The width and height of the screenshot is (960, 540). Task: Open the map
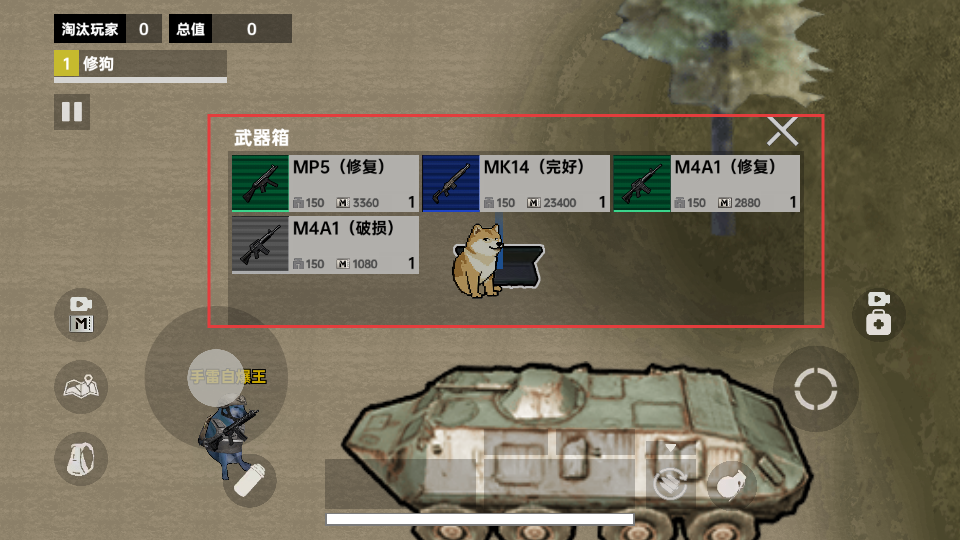(81, 387)
